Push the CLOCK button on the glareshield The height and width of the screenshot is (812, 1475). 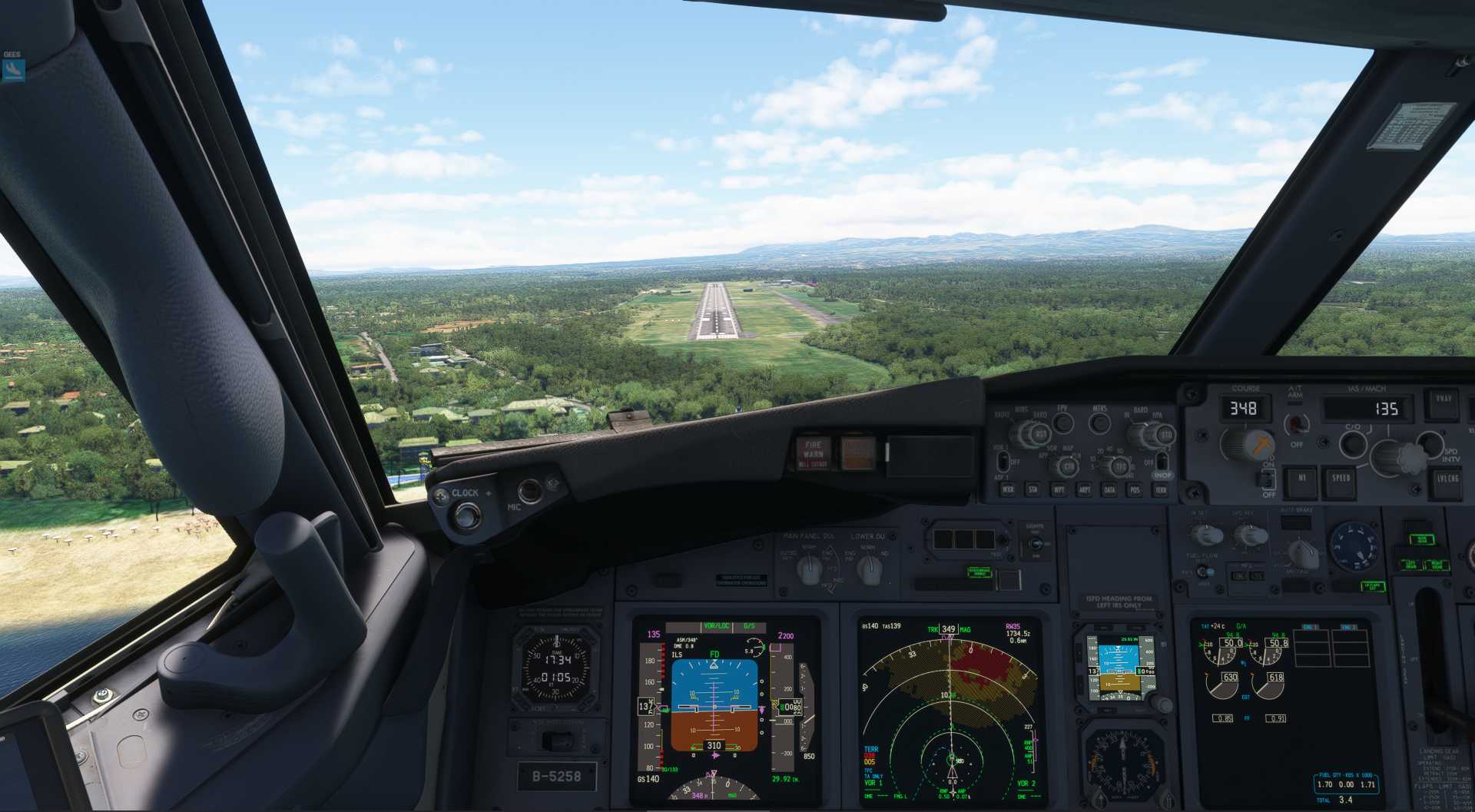(x=466, y=515)
